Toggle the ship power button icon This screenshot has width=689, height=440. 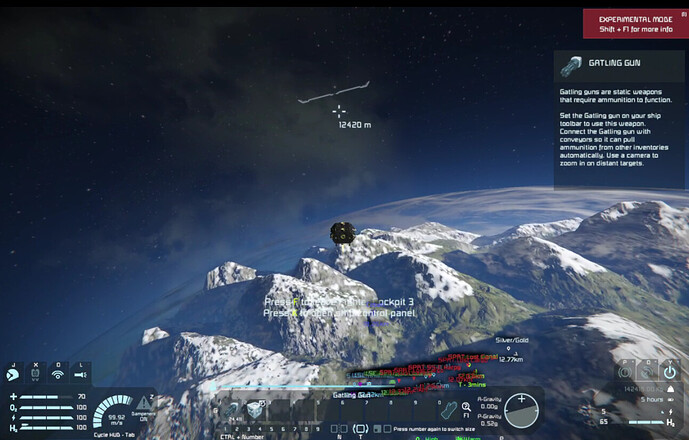(x=669, y=372)
